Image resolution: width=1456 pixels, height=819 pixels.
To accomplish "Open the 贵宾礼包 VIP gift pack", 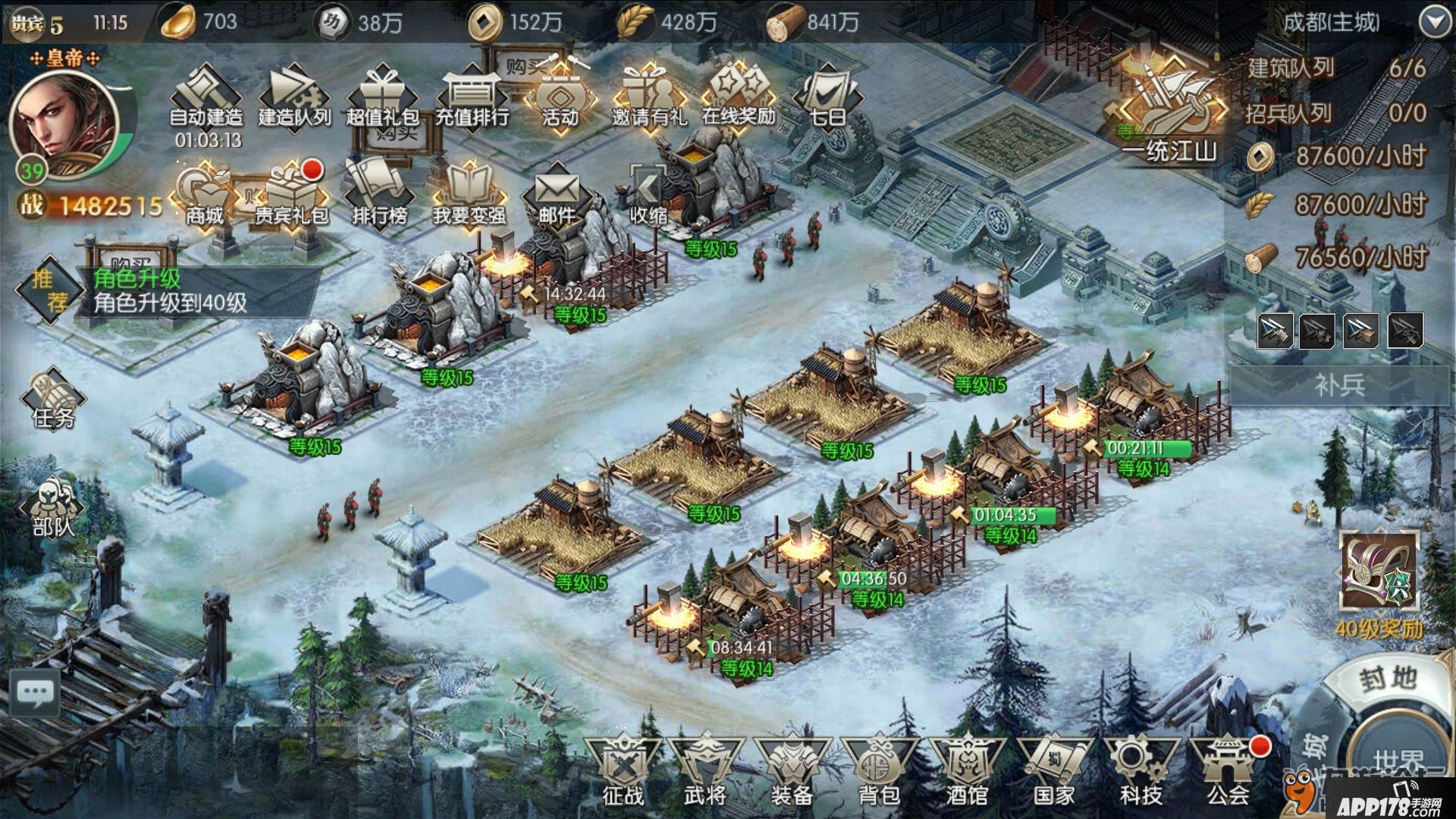I will coord(292,196).
